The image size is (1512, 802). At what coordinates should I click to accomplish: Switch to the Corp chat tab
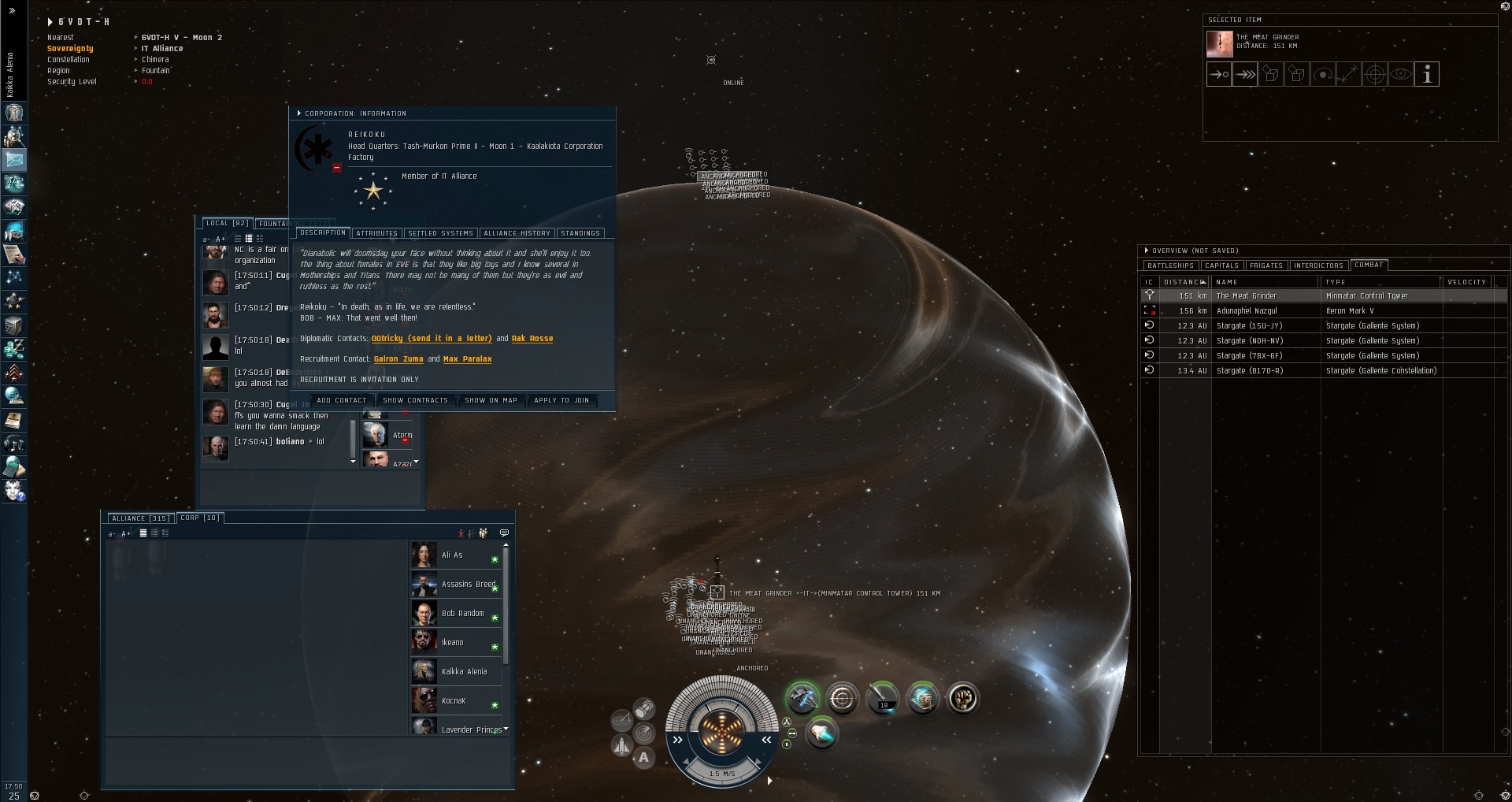(200, 518)
